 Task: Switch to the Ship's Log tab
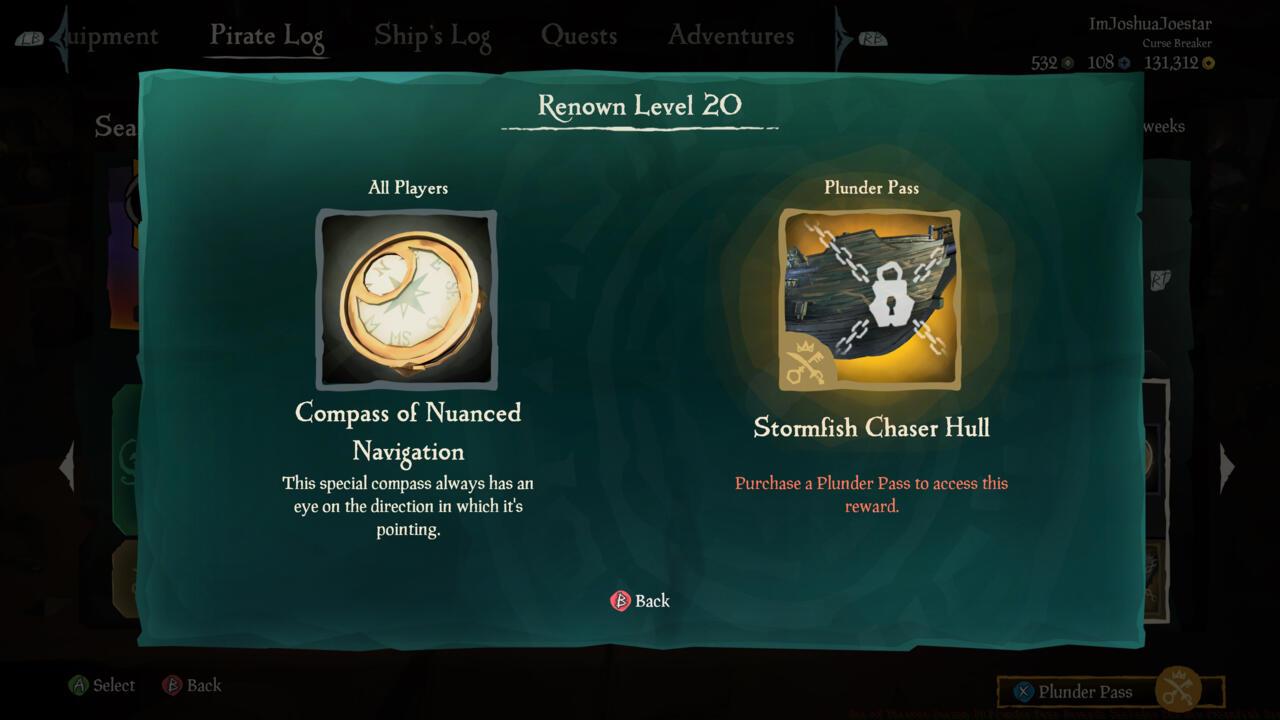pos(432,35)
